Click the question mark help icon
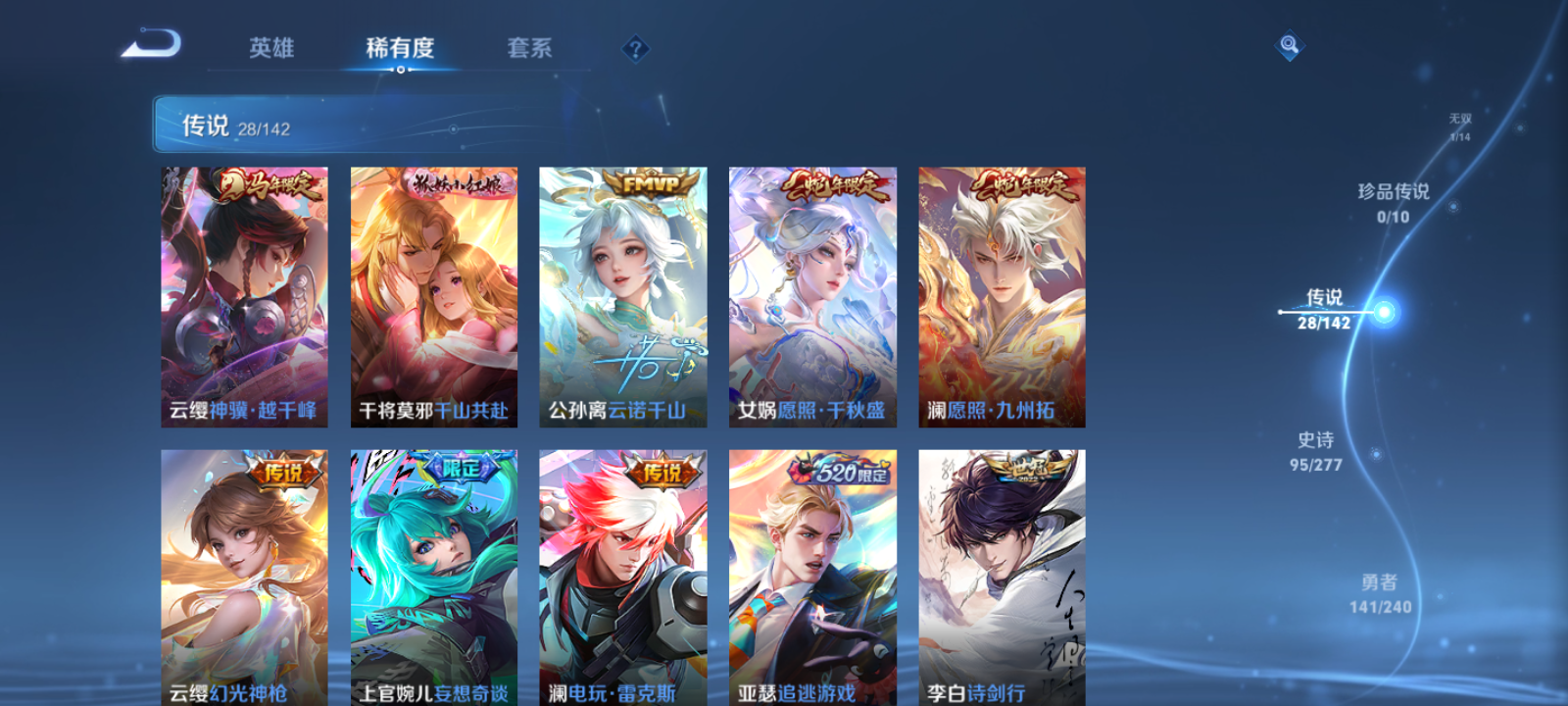 pos(636,46)
